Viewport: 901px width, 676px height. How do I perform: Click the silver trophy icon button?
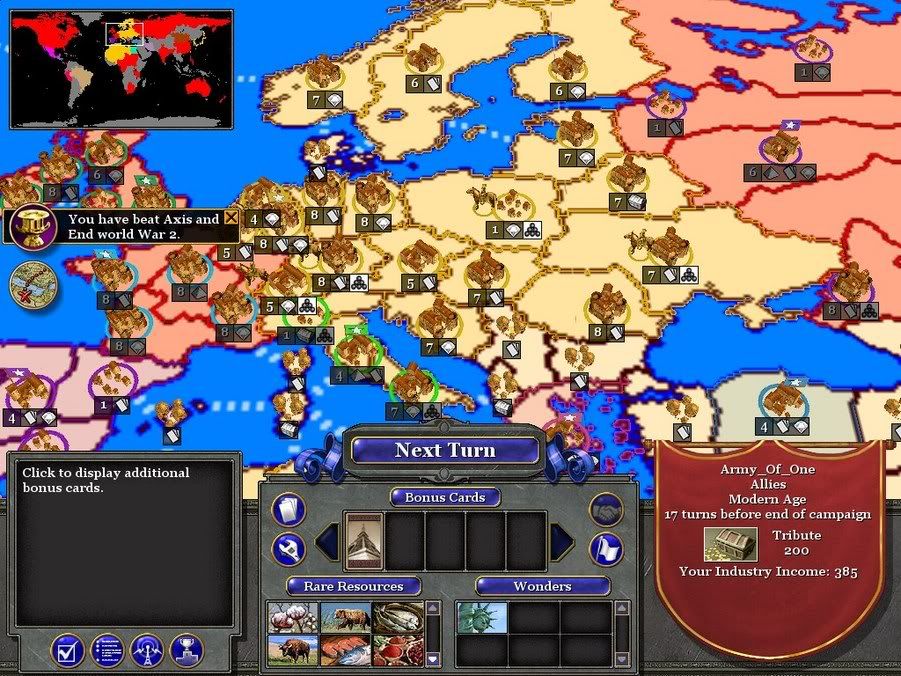[187, 651]
